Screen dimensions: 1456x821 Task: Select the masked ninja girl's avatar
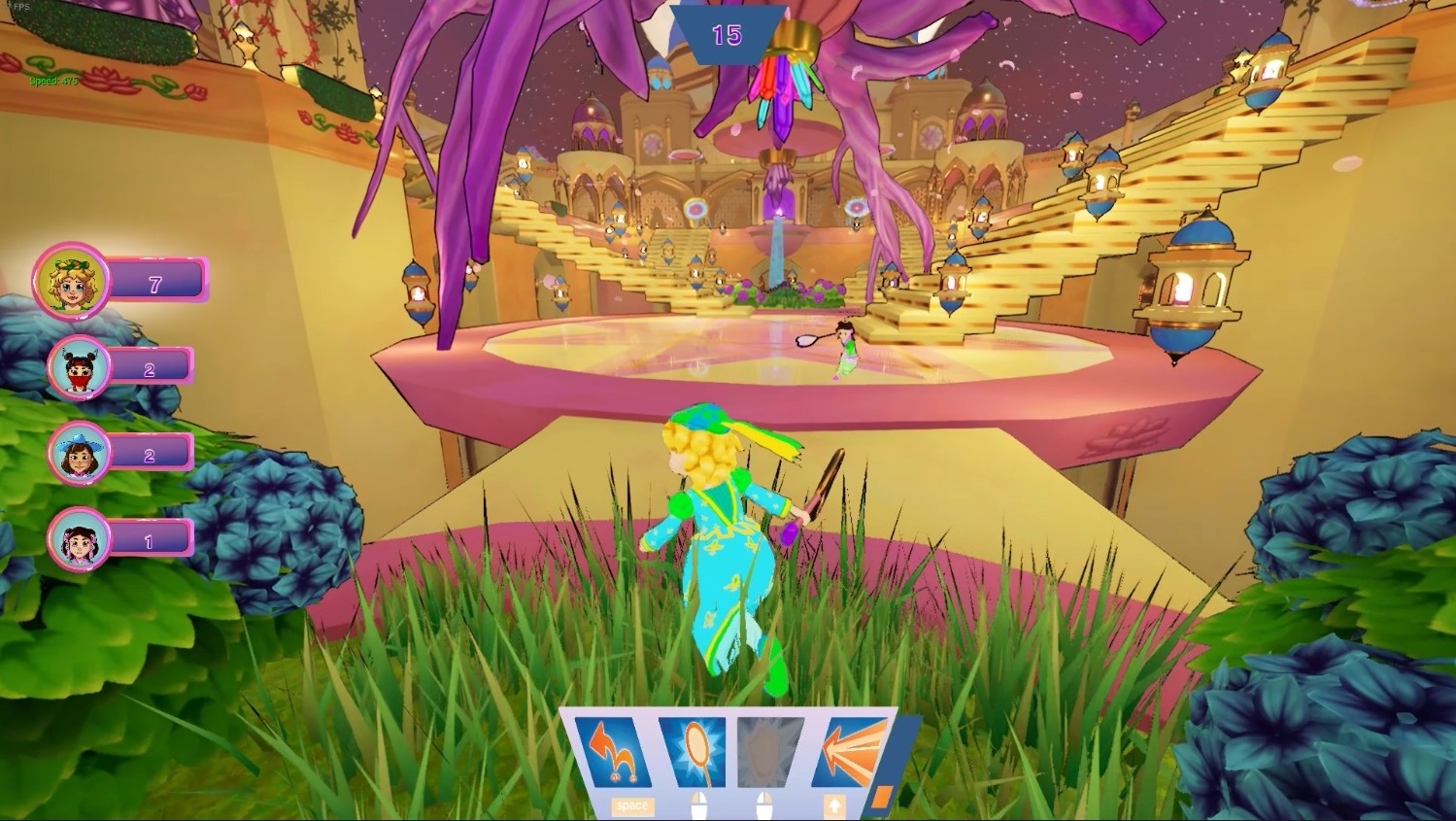78,367
